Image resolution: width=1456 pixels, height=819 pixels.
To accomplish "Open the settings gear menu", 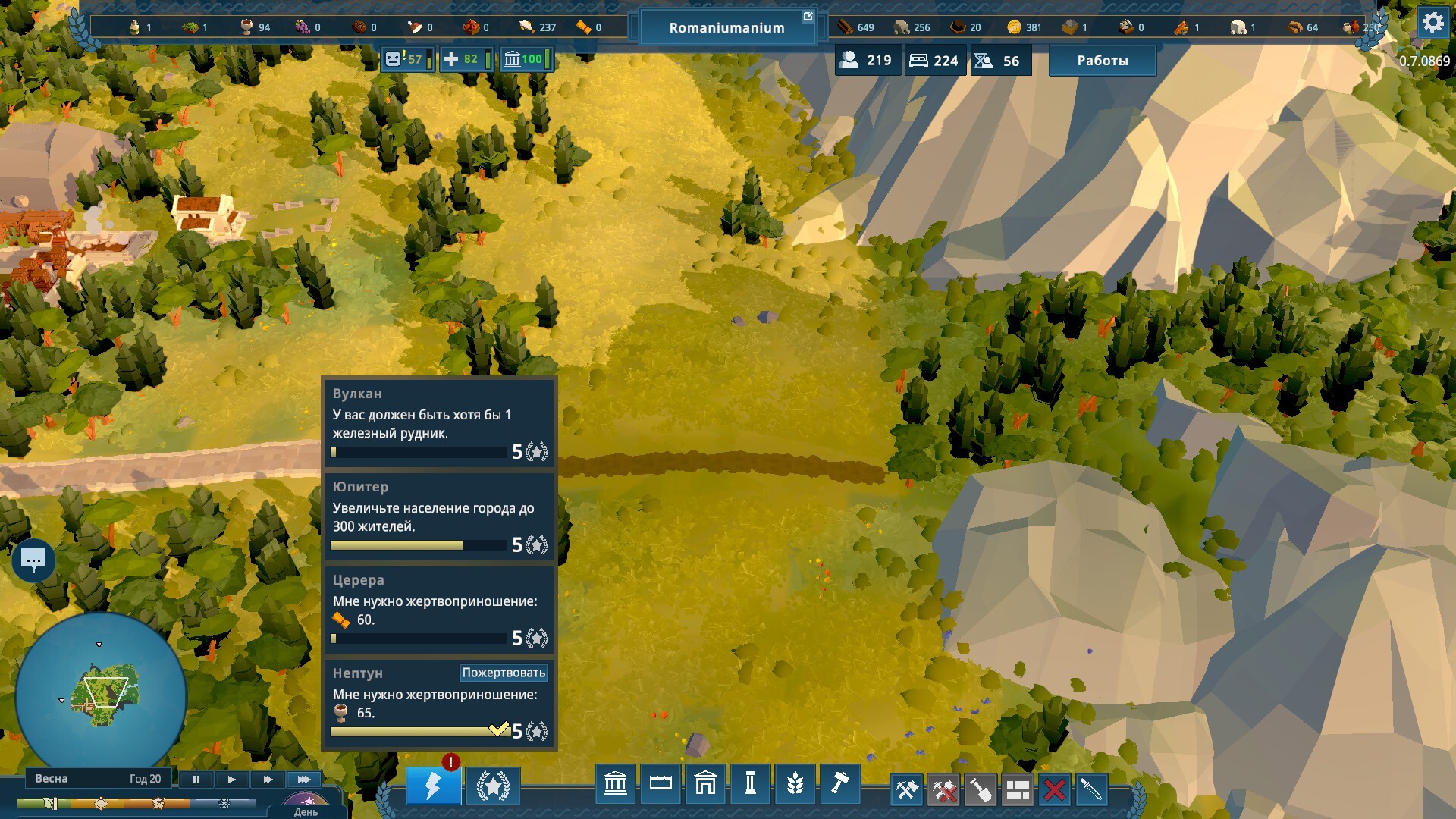I will click(x=1432, y=23).
